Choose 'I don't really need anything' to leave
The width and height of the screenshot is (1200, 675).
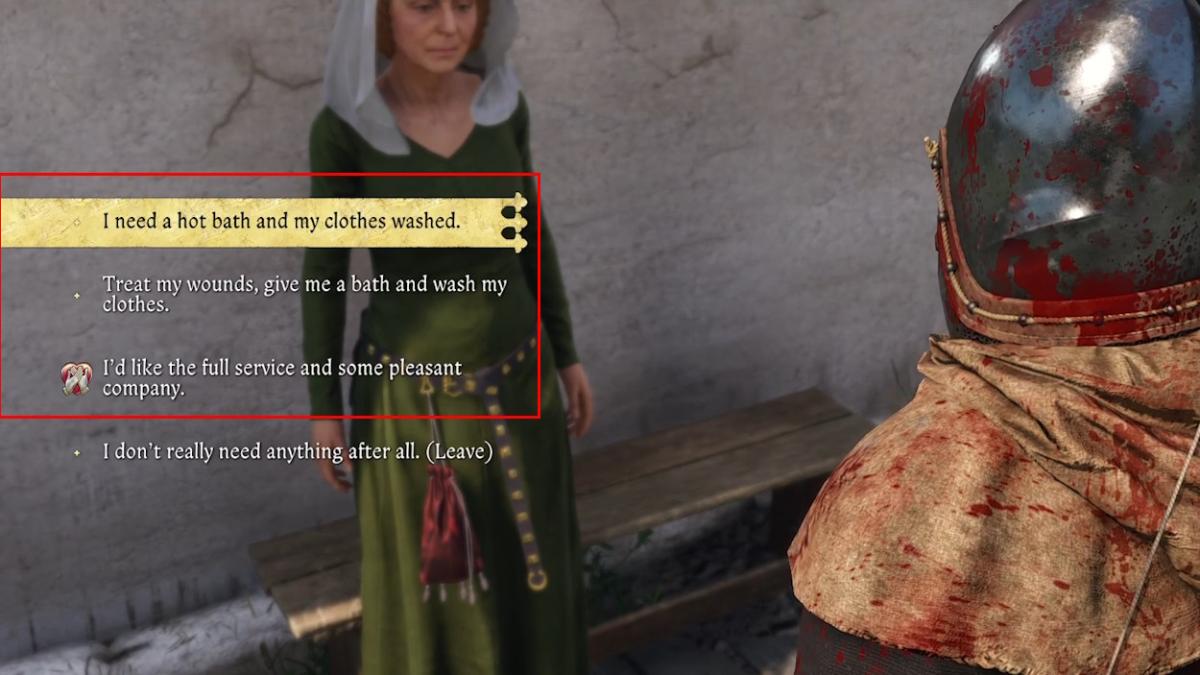tap(297, 452)
